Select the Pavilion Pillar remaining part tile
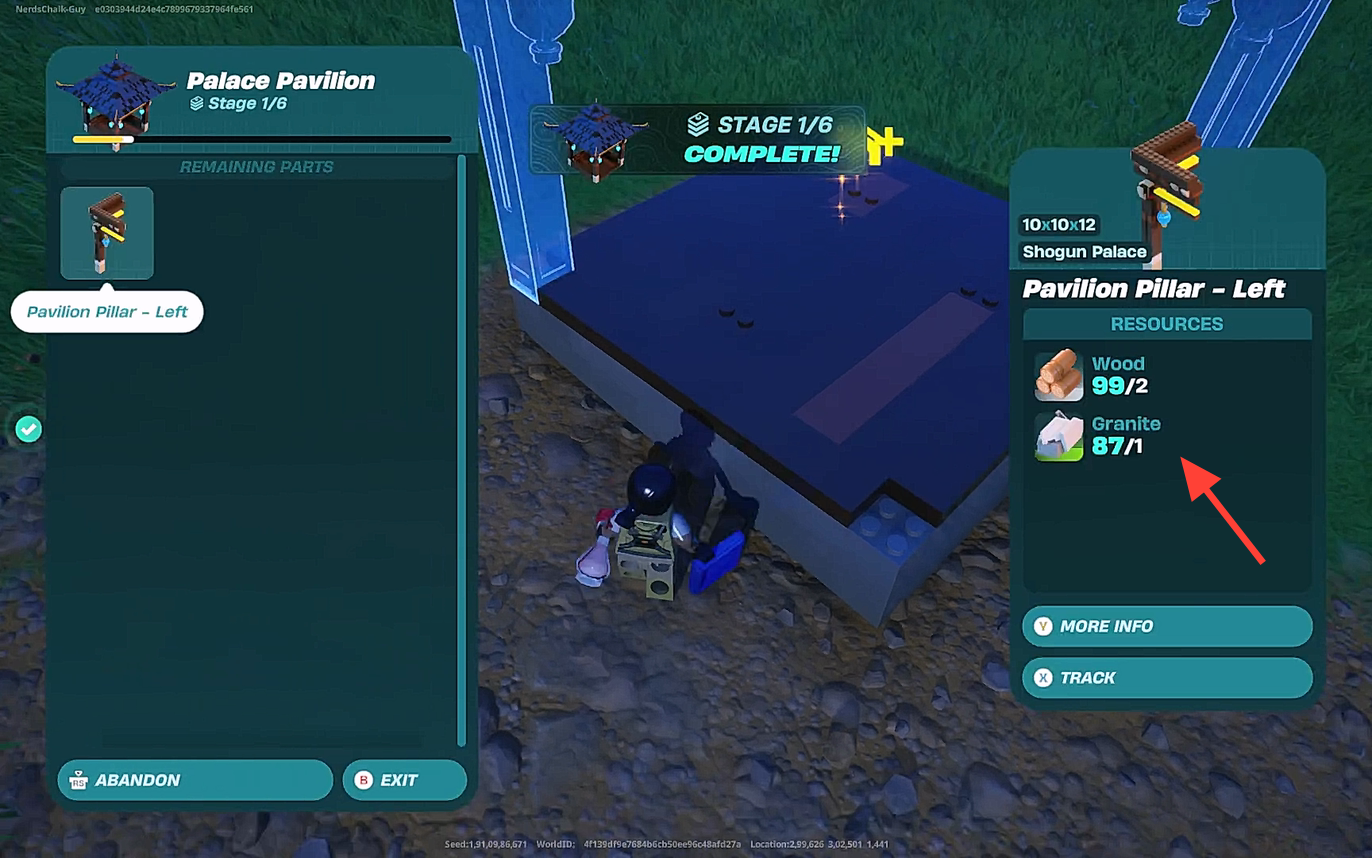Viewport: 1372px width, 858px height. [x=107, y=233]
